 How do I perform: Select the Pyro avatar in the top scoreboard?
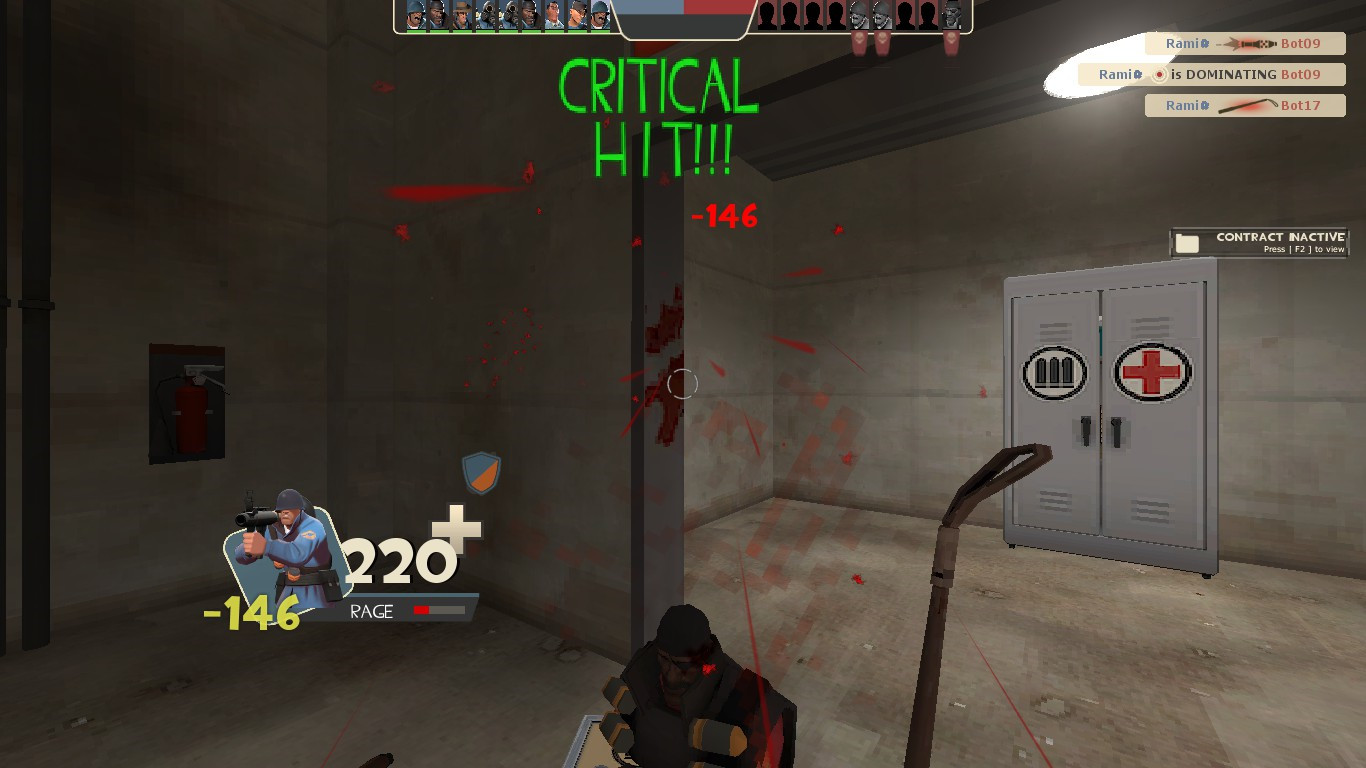487,13
